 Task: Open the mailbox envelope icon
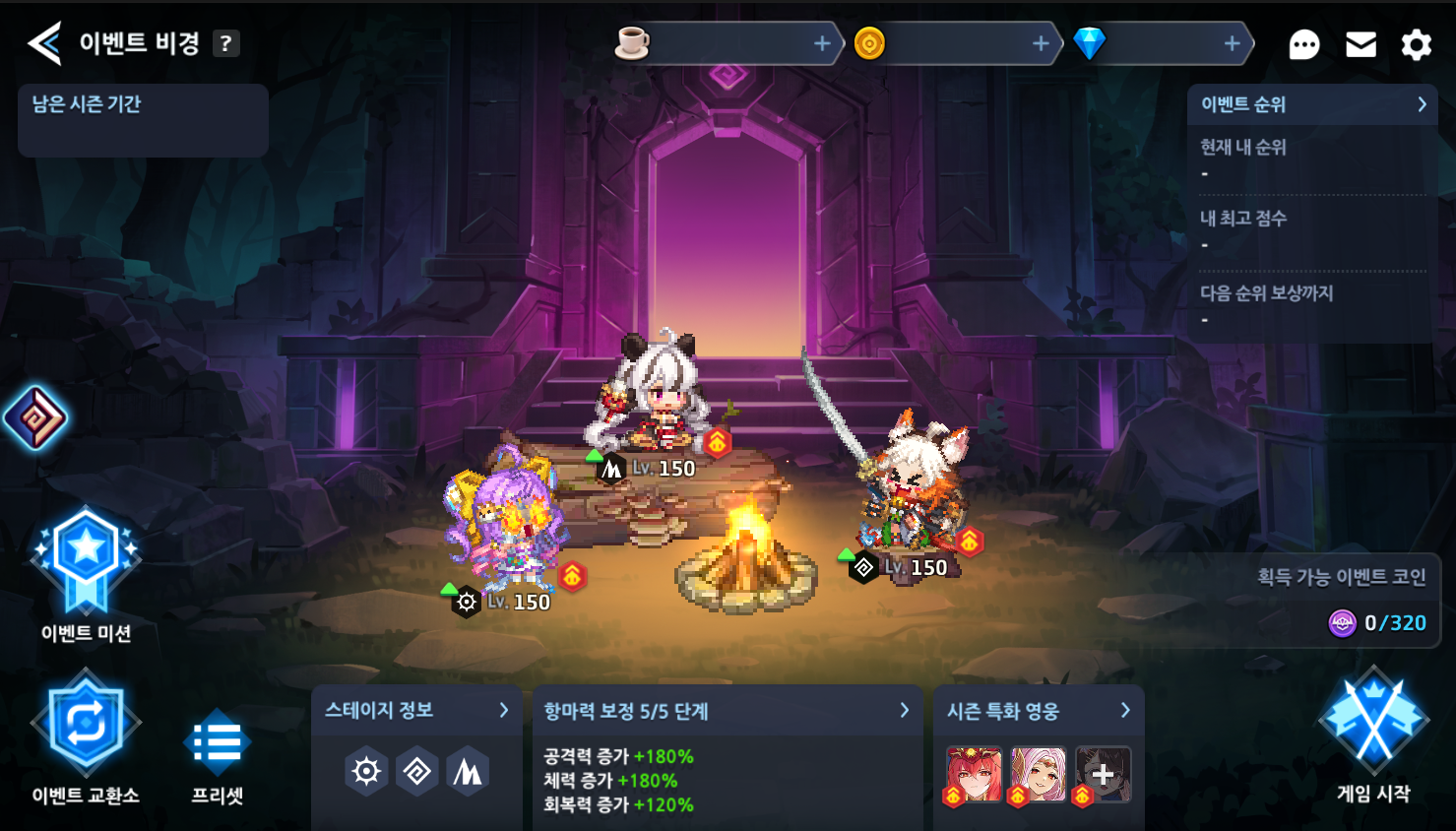coord(1361,44)
